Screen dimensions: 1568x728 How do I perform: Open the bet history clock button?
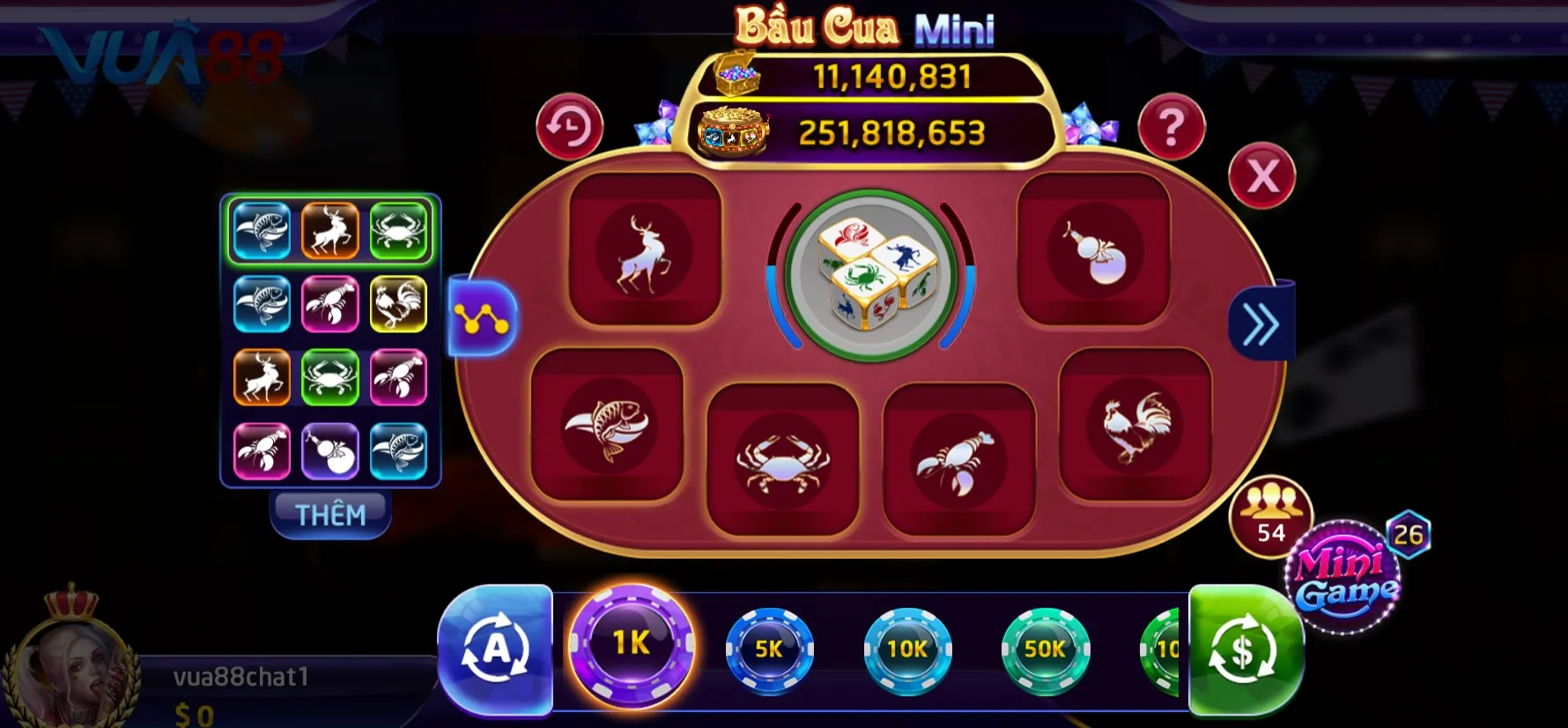coord(569,128)
